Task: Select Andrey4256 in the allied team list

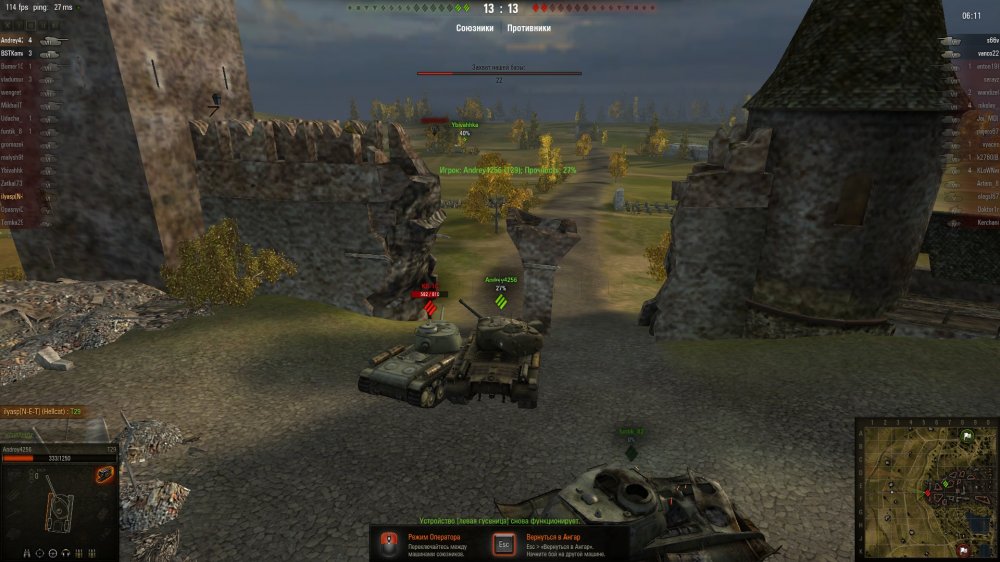Action: (19, 40)
